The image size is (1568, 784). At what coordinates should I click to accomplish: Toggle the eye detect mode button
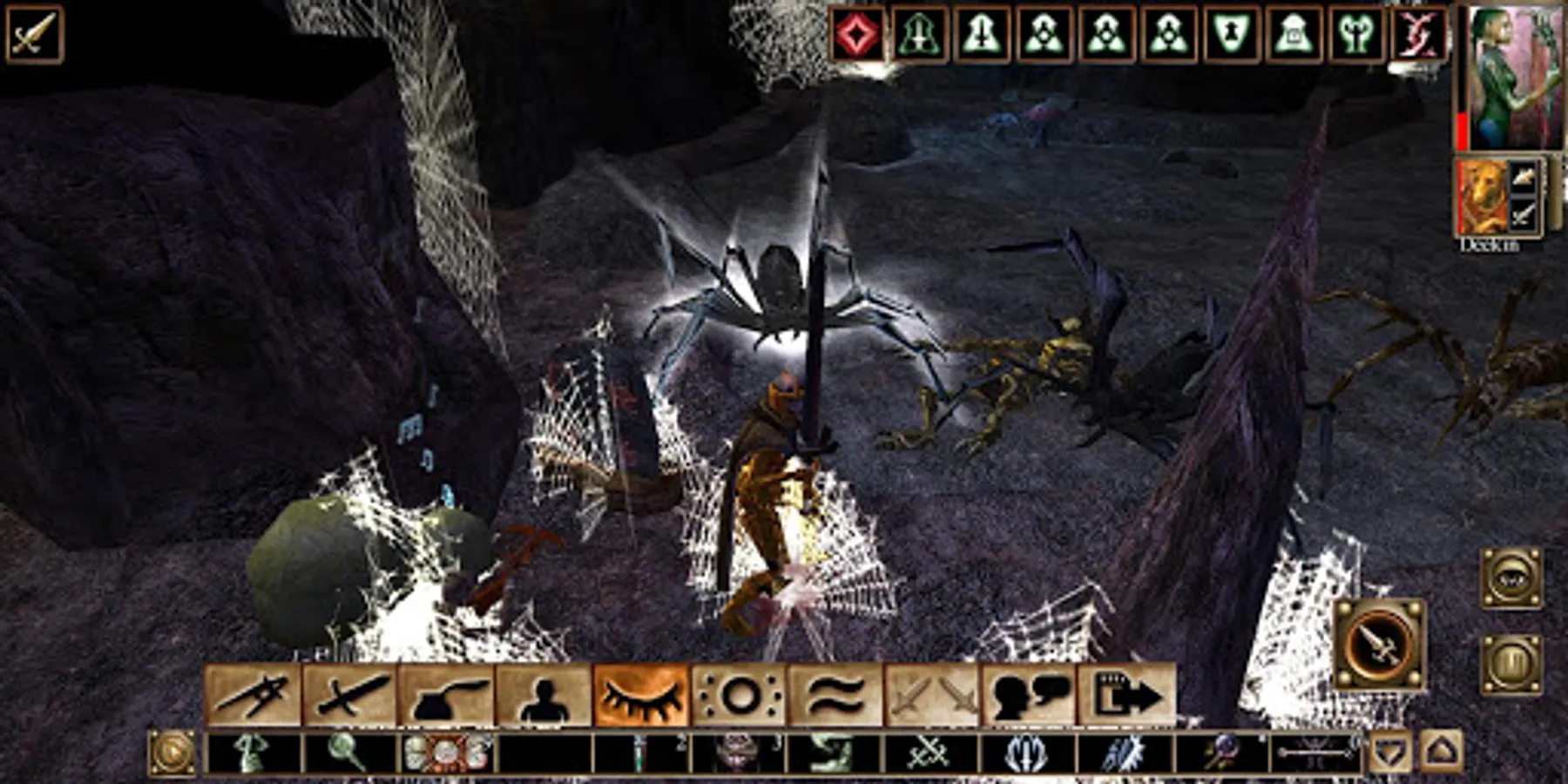coord(1511,578)
